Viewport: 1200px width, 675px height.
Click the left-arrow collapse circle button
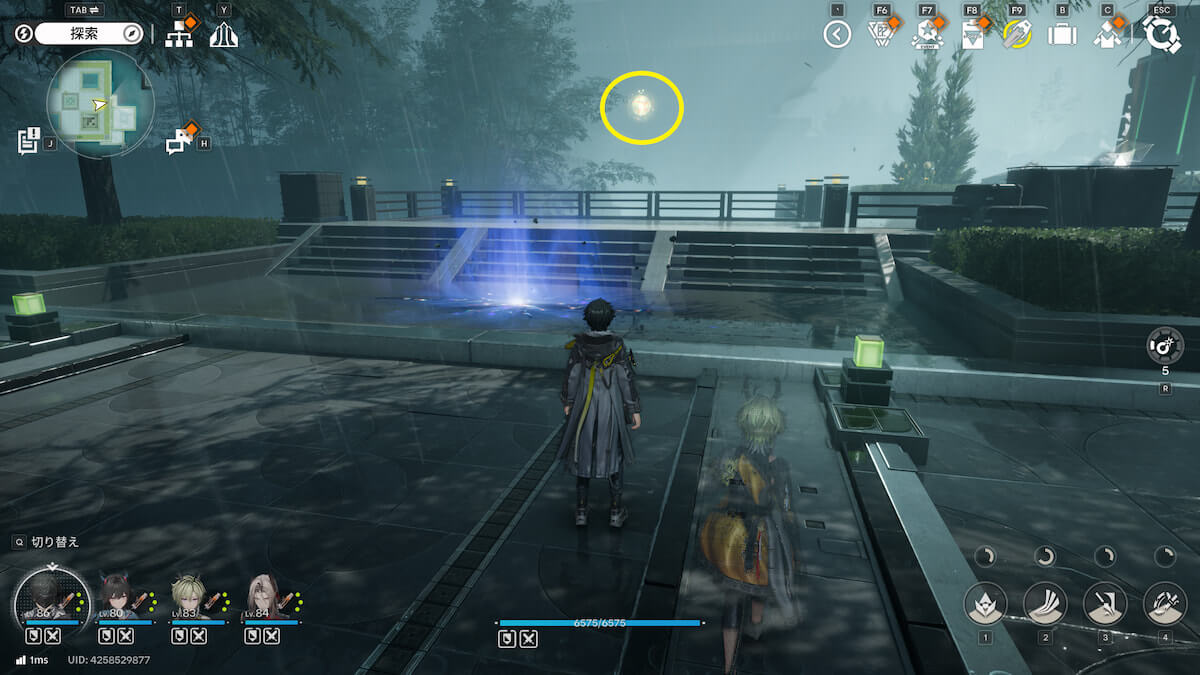tap(837, 35)
